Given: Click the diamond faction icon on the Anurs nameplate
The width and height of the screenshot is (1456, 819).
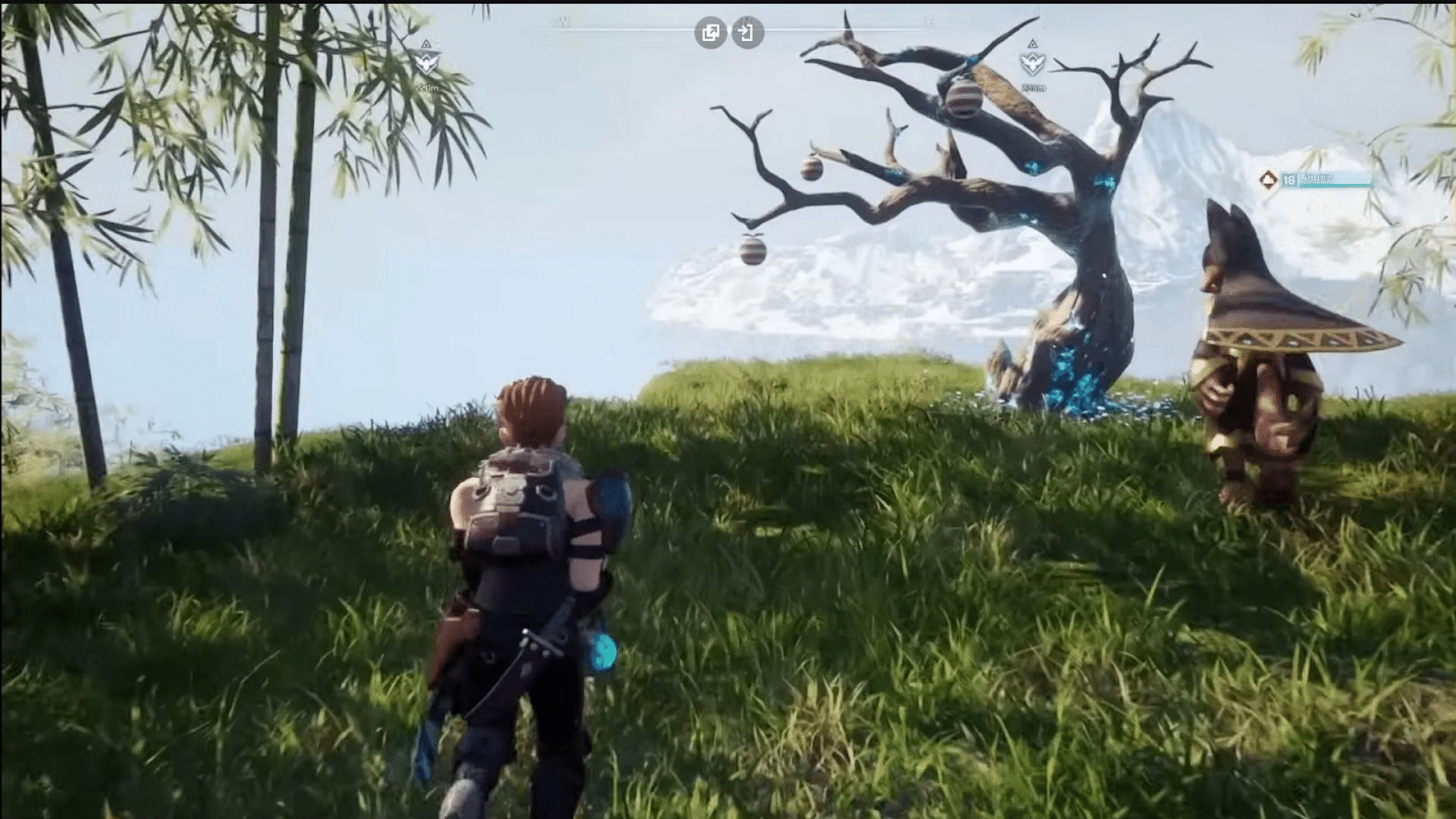Looking at the screenshot, I should (x=1267, y=180).
